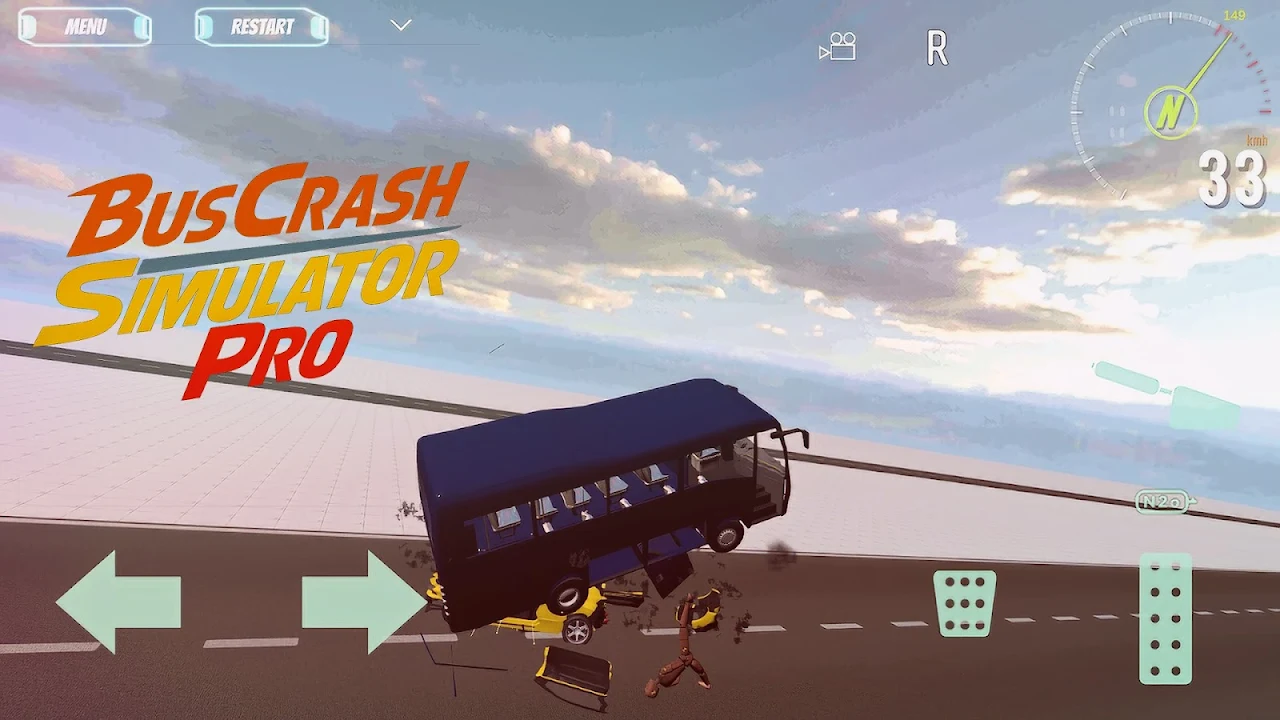1280x720 pixels.
Task: Step on the tall gas pedal
Action: (1166, 618)
